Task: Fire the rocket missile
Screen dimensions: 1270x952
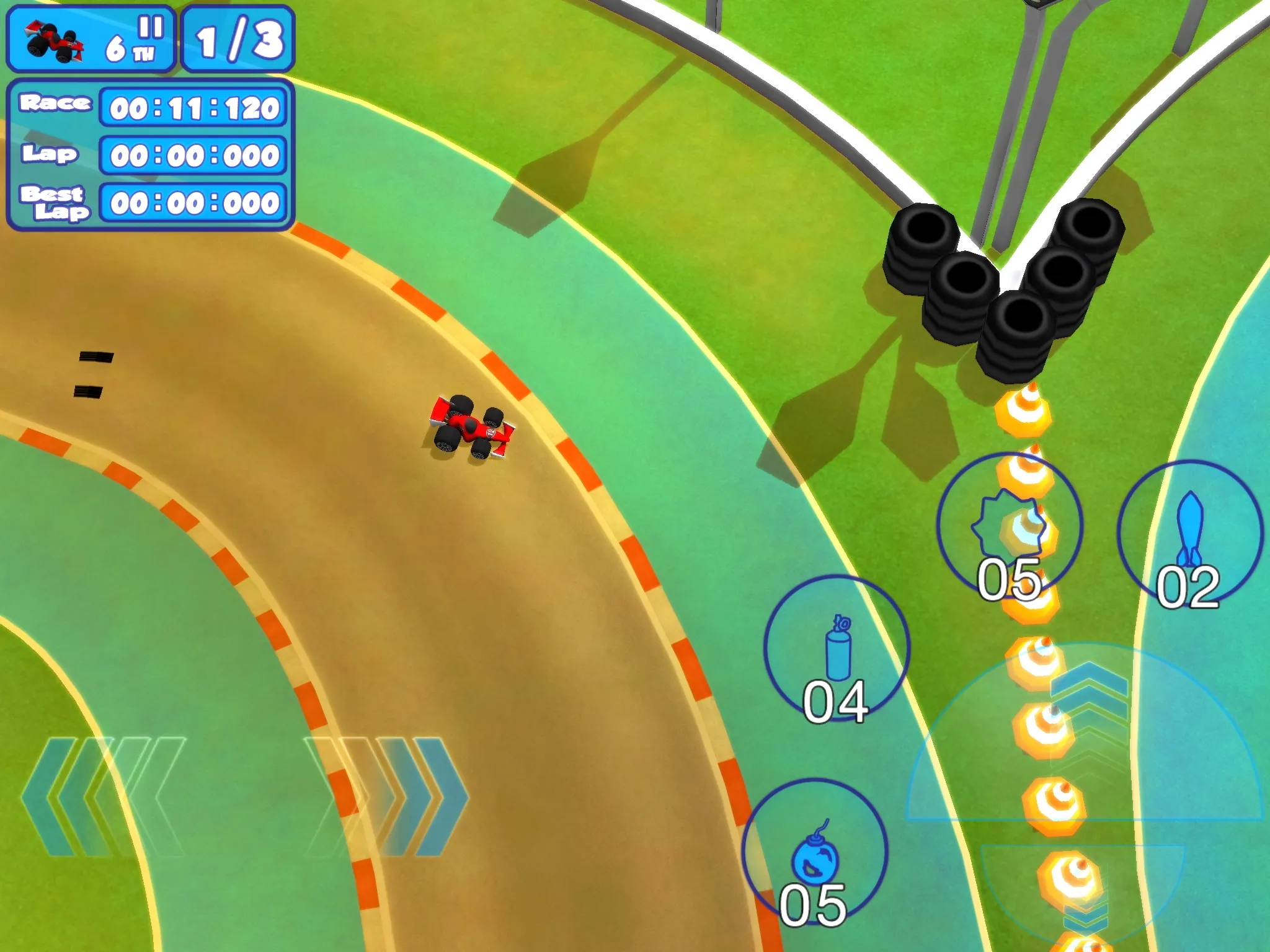Action: tap(1189, 532)
